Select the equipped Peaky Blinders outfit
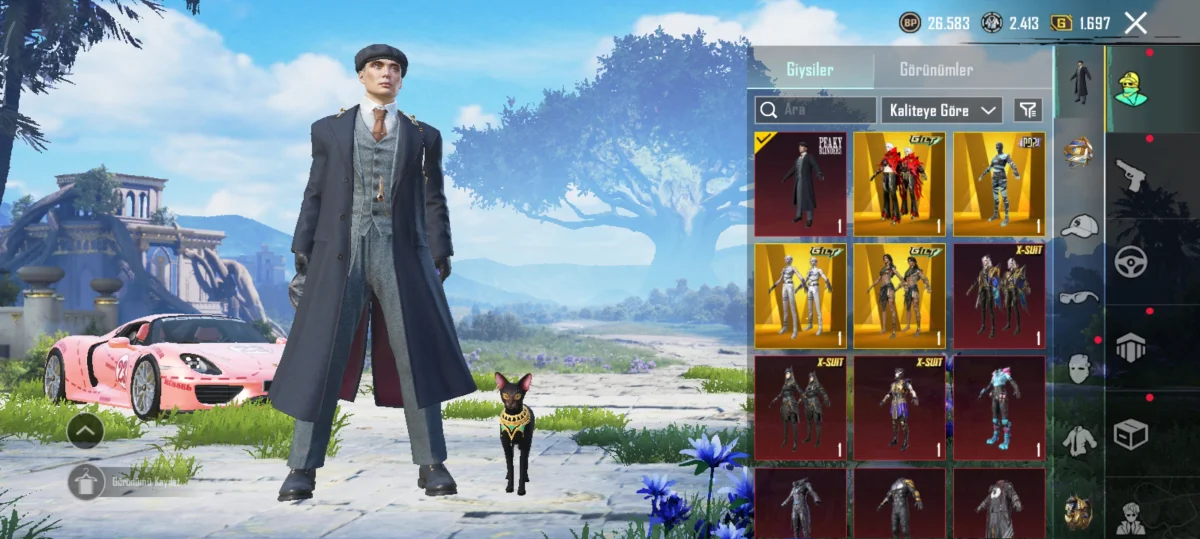The height and width of the screenshot is (539, 1200). coord(800,184)
